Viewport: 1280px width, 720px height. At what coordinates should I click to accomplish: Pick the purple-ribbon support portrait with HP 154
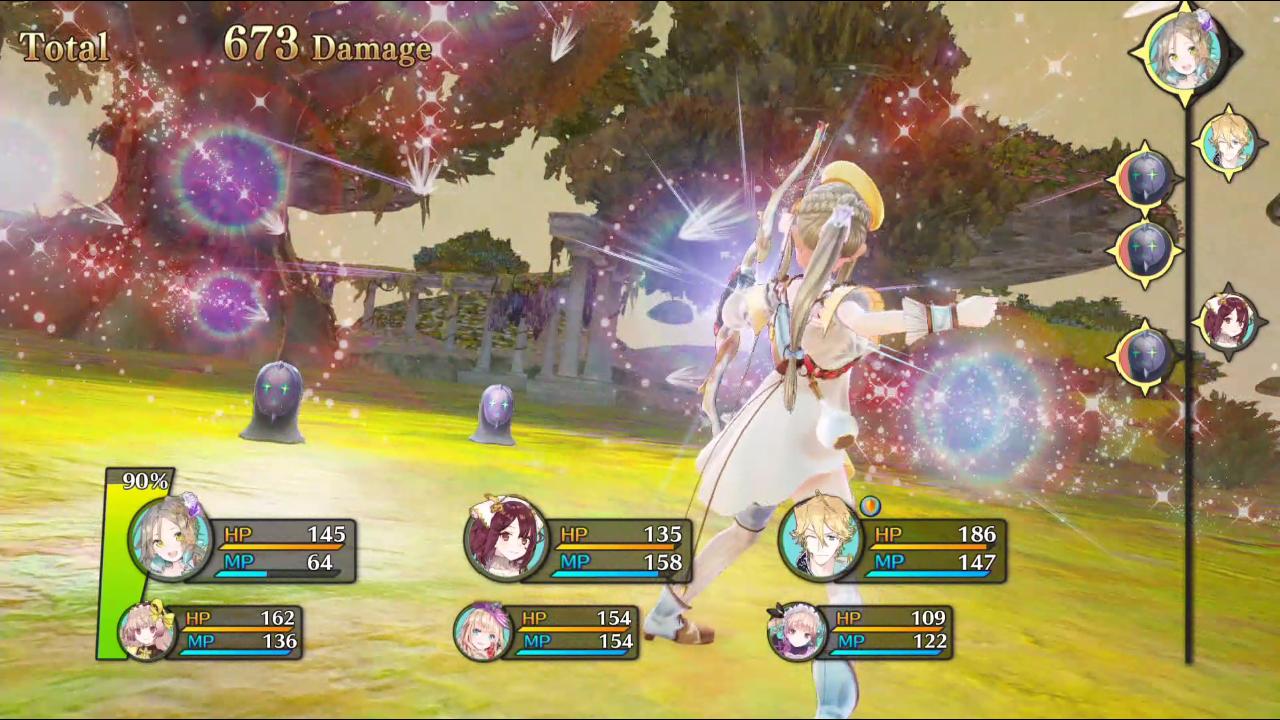(483, 631)
